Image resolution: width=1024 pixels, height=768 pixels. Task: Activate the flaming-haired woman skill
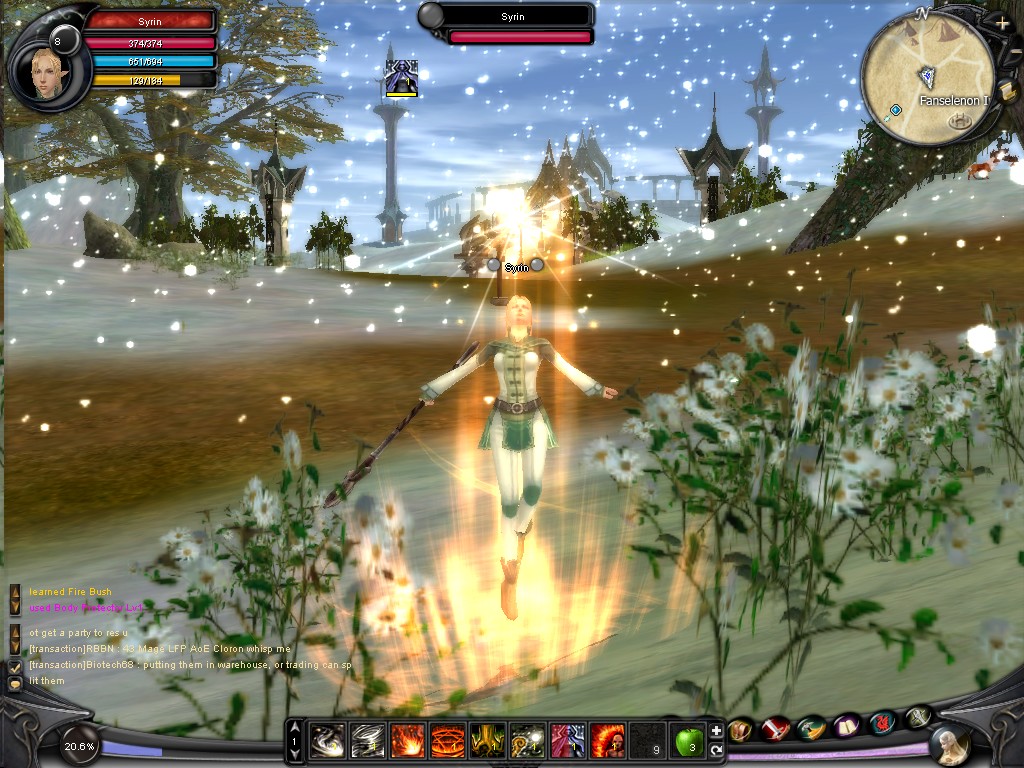pos(608,741)
